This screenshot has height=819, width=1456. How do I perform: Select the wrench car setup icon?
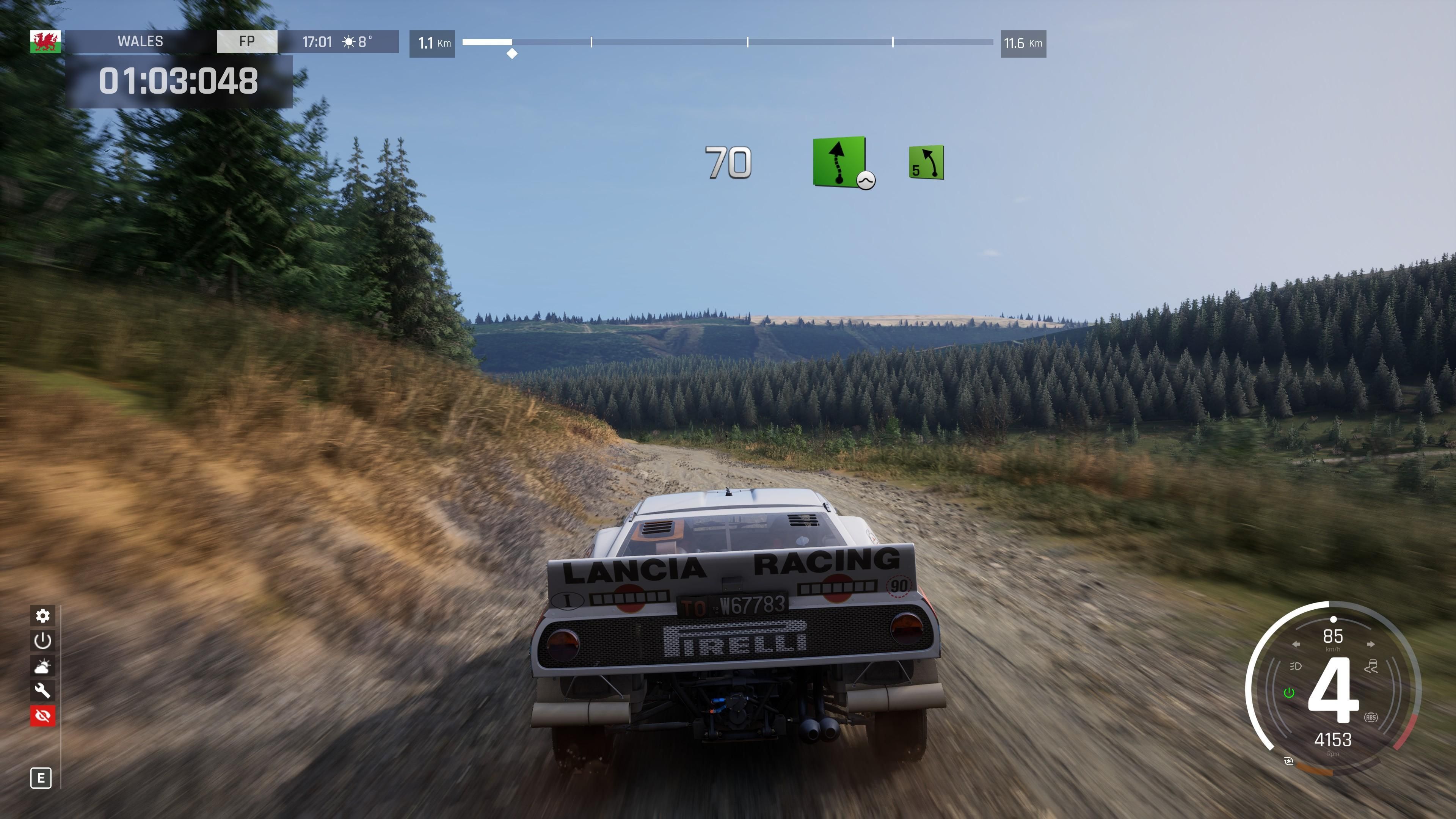pos(43,691)
